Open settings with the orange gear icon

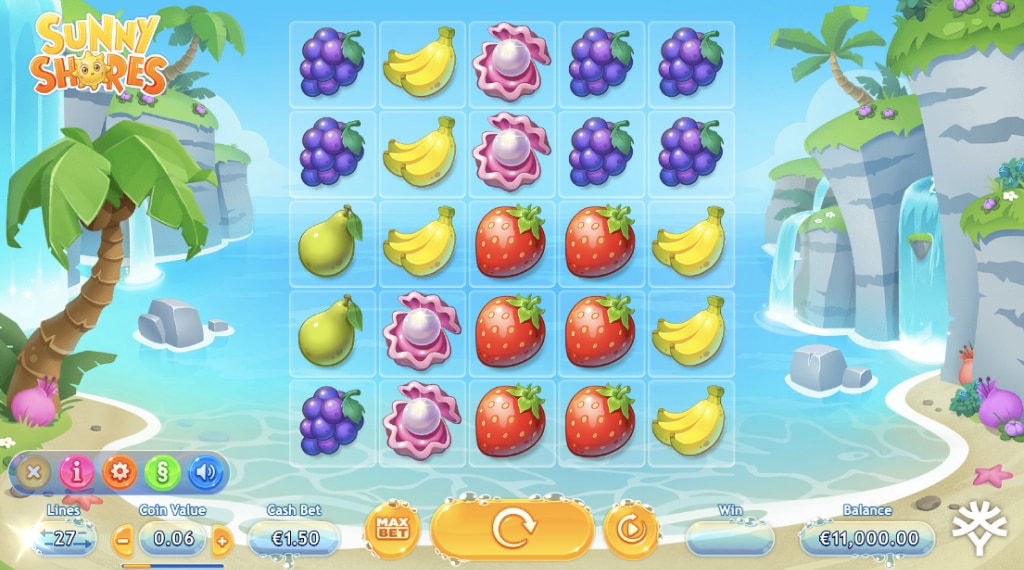[120, 472]
